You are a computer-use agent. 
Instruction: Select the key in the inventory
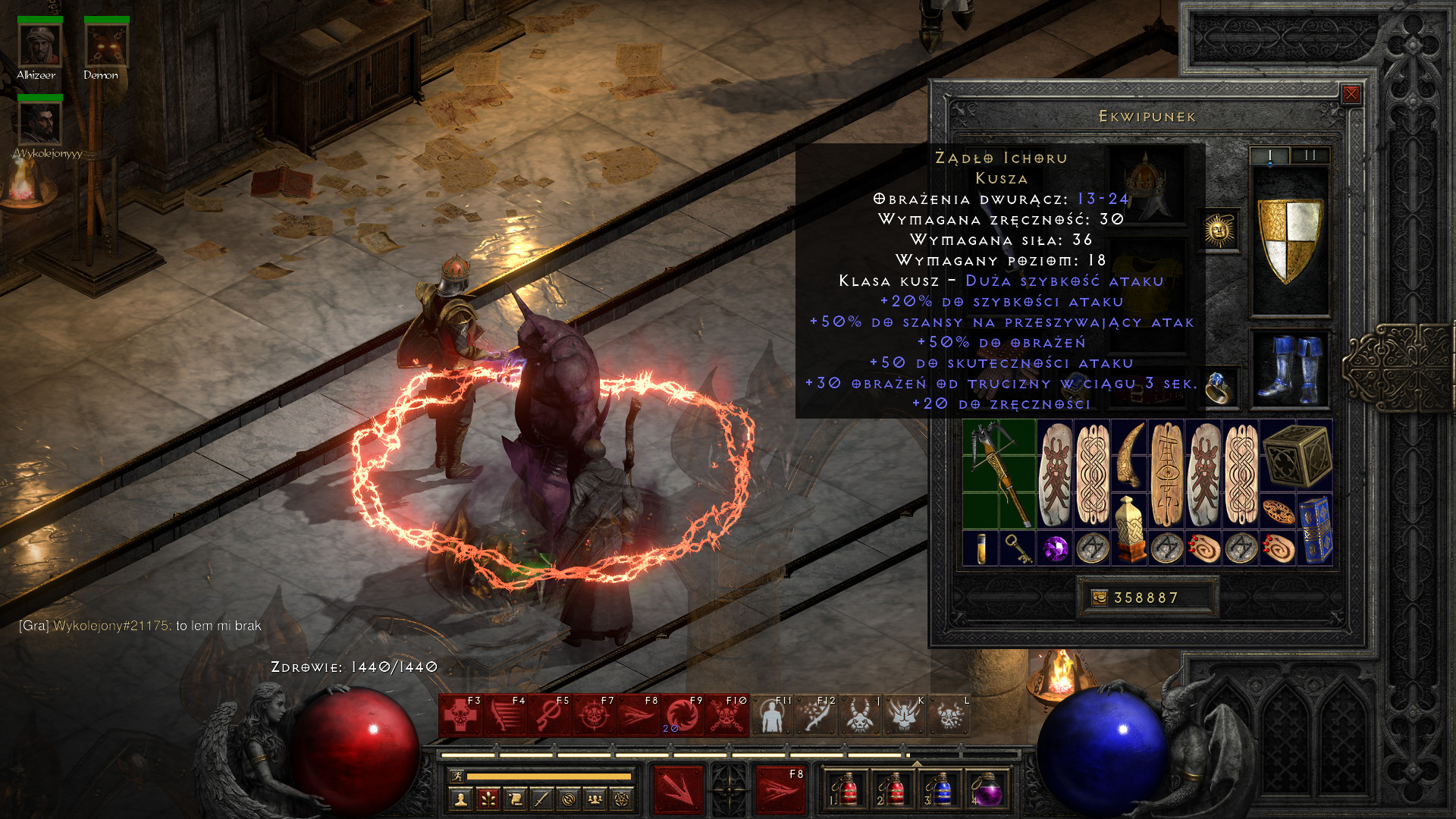(x=1018, y=548)
